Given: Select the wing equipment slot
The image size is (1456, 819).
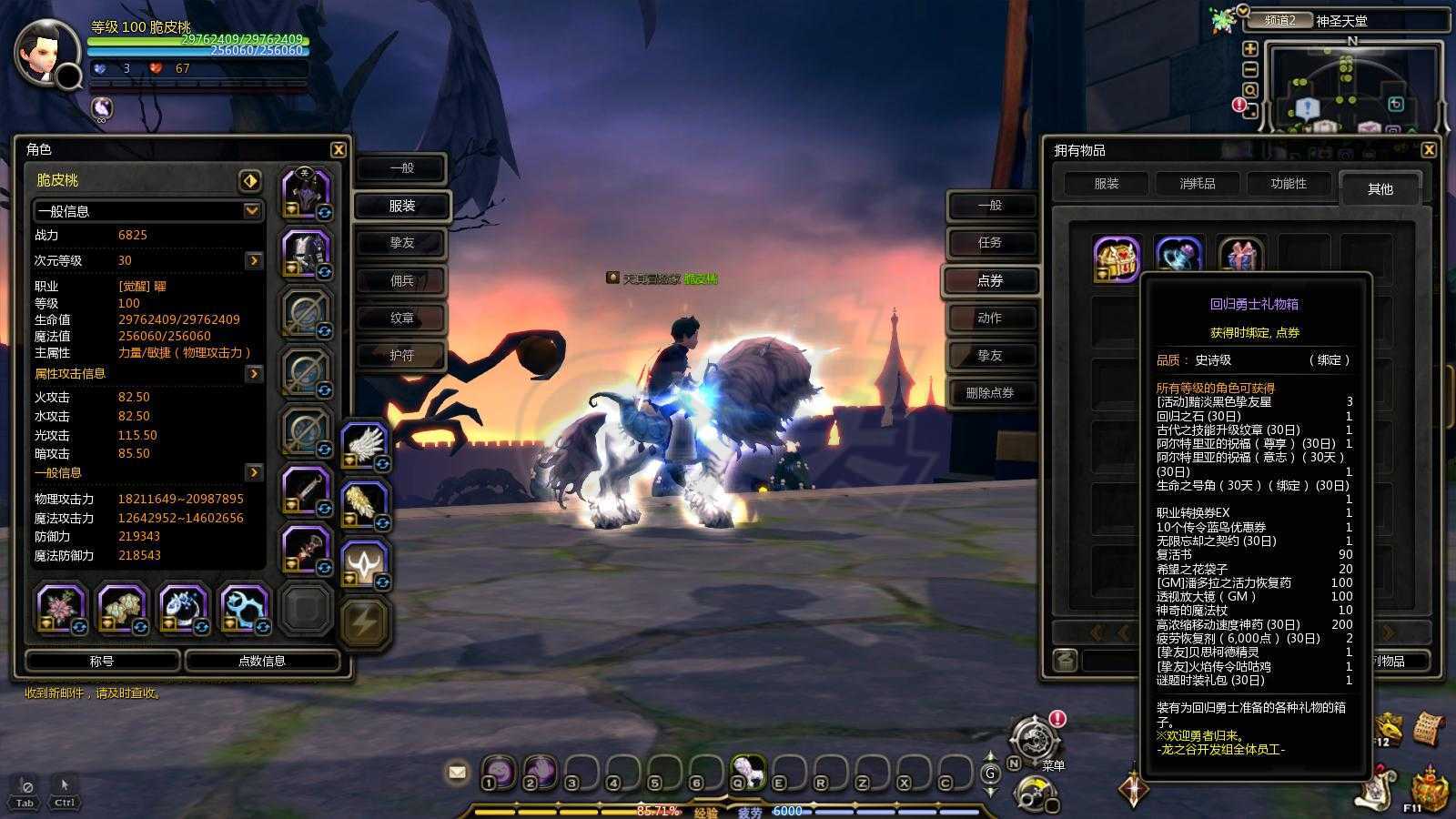Looking at the screenshot, I should tap(364, 446).
